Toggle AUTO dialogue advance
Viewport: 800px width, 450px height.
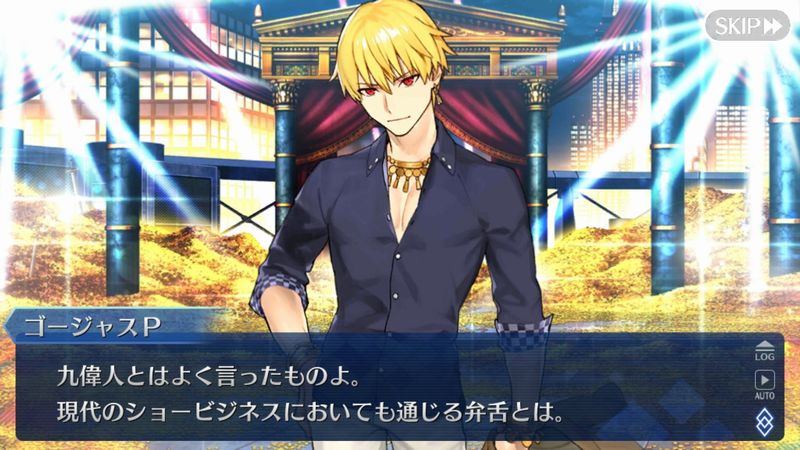[x=764, y=385]
